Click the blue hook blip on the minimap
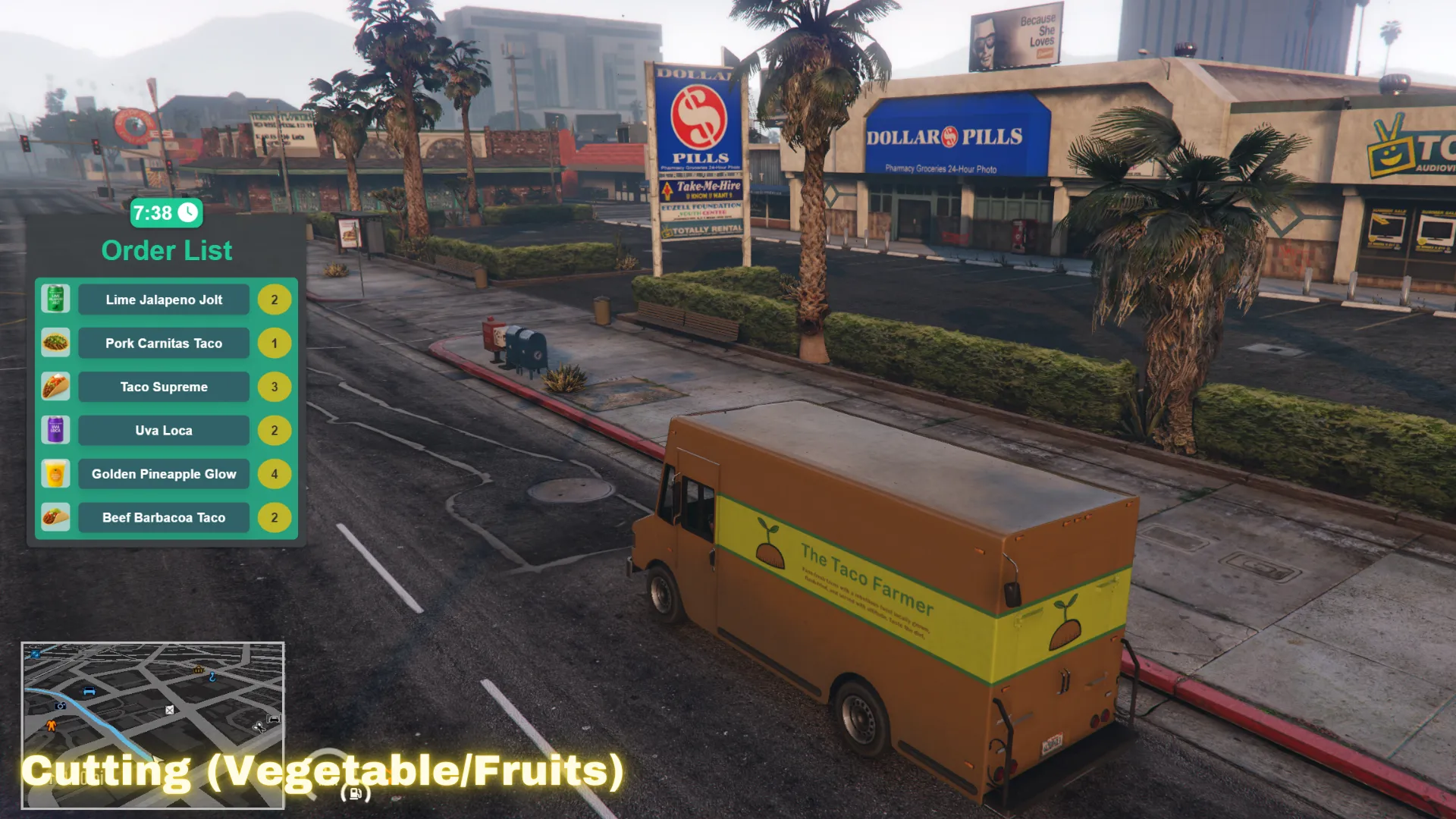Screen dimensions: 1456x819 pyautogui.click(x=212, y=677)
